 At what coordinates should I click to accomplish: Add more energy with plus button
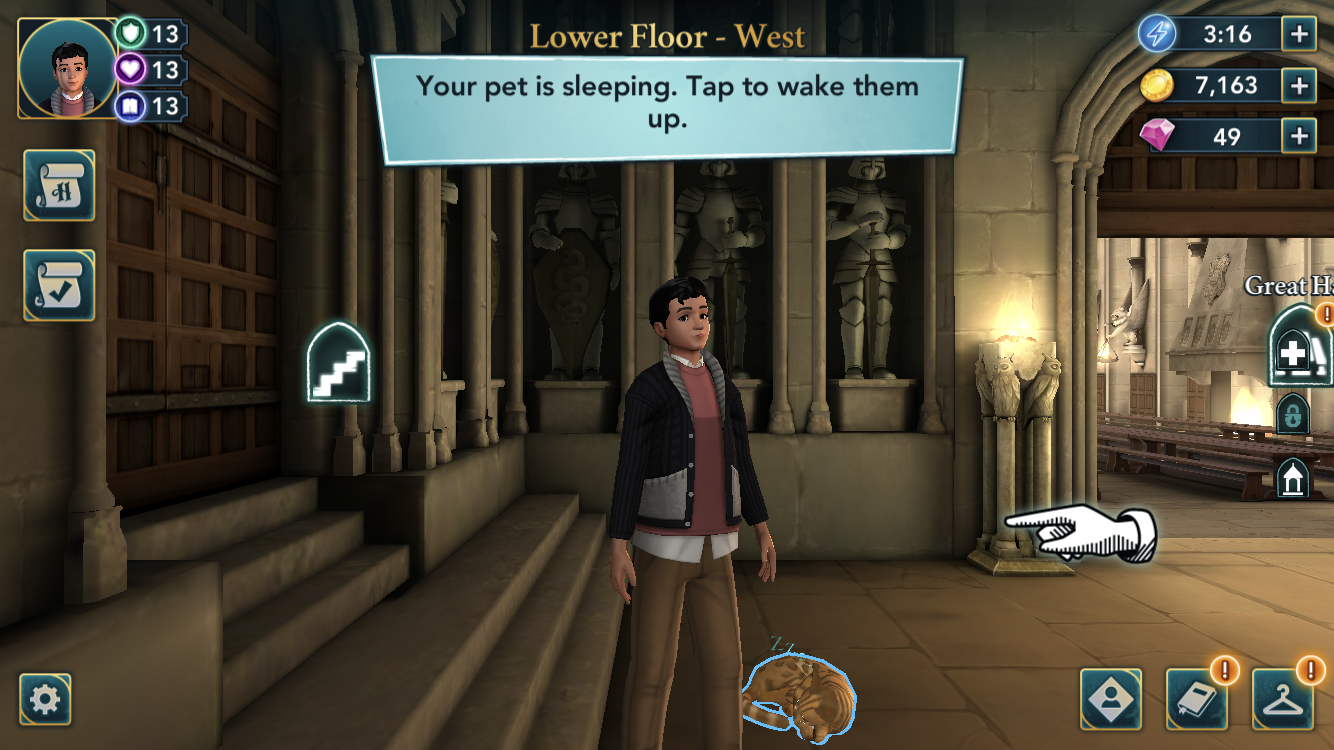pos(1299,34)
